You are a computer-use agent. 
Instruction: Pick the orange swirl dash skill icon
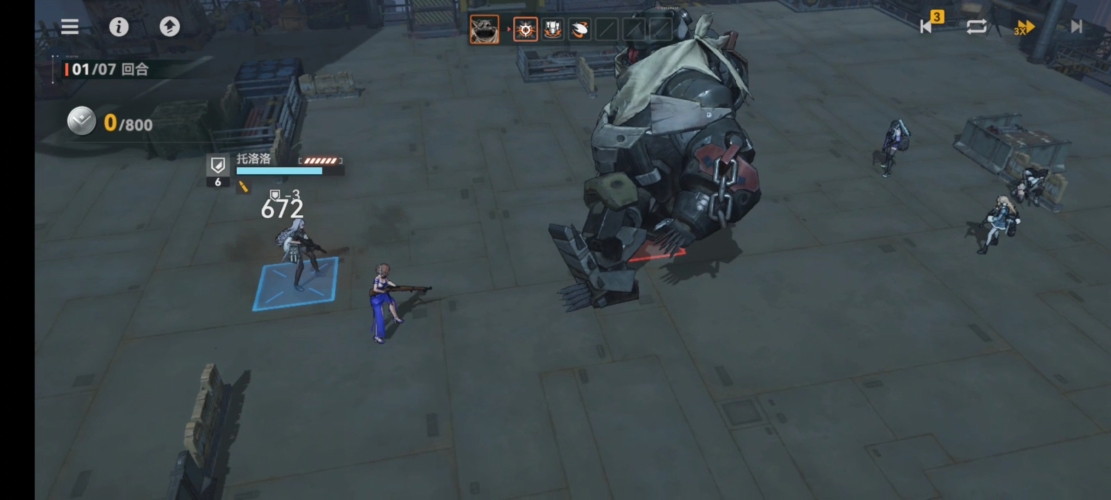(579, 29)
